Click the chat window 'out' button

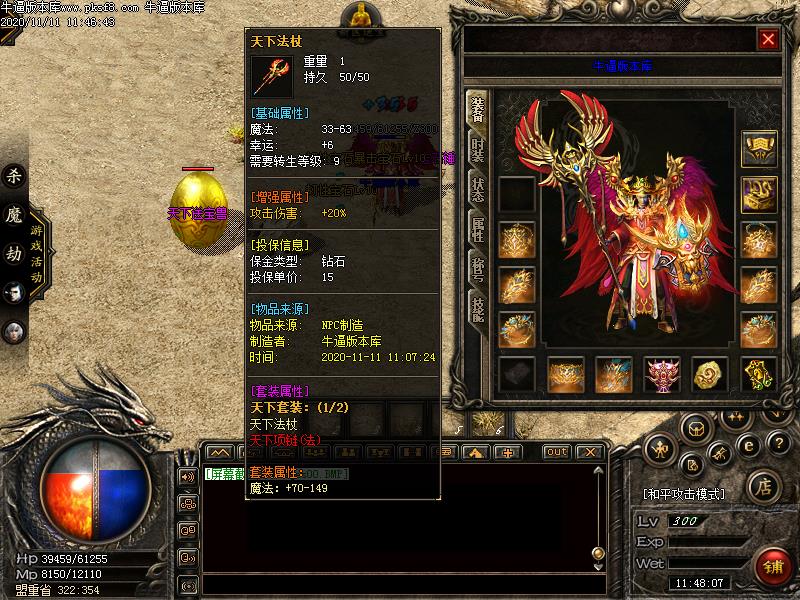click(557, 452)
